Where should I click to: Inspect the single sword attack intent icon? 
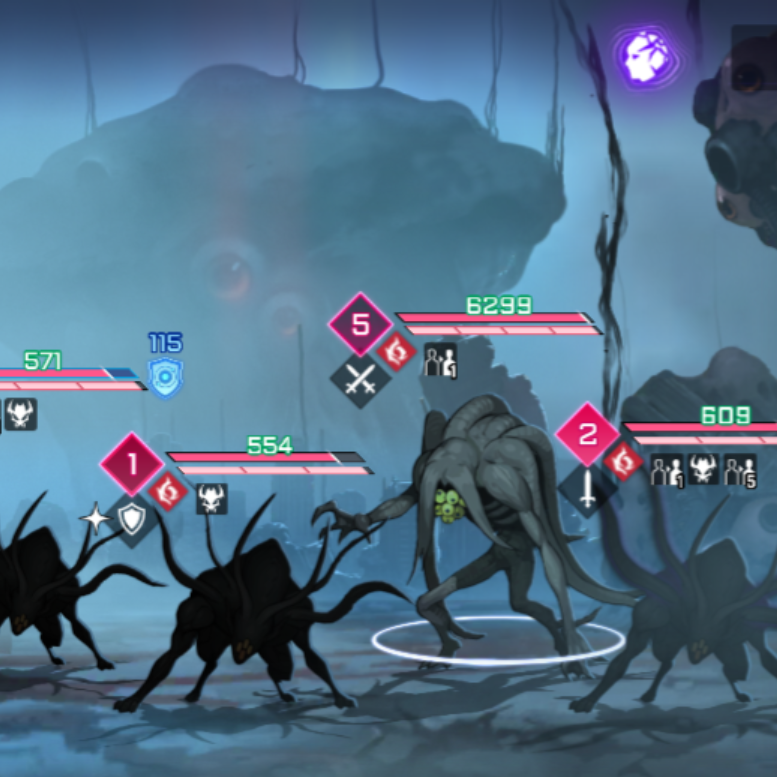[x=587, y=488]
